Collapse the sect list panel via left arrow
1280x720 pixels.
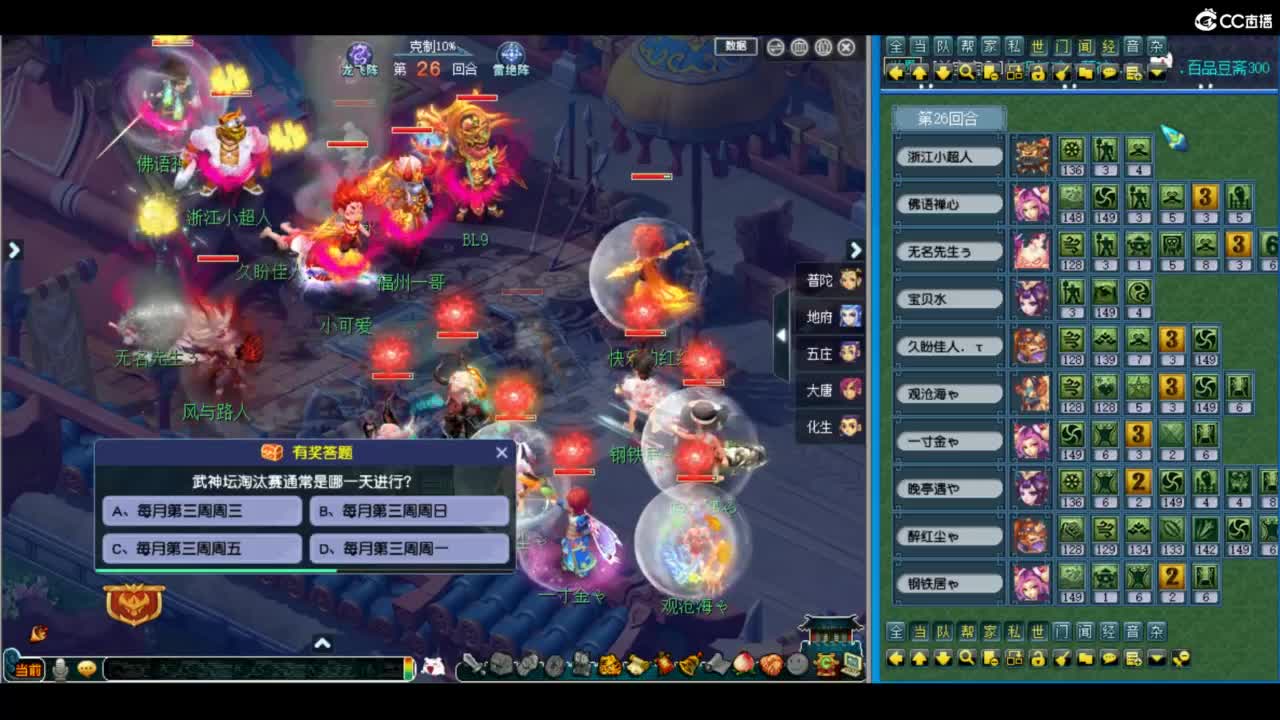click(781, 335)
